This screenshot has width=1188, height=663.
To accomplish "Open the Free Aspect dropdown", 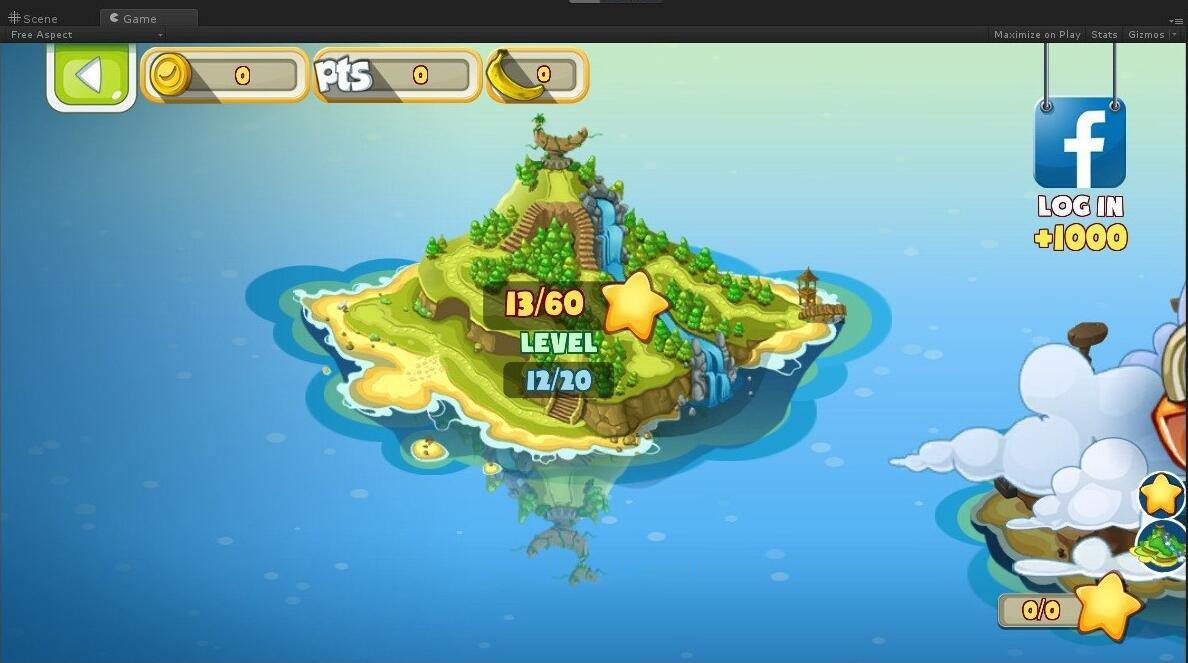I will click(x=86, y=34).
